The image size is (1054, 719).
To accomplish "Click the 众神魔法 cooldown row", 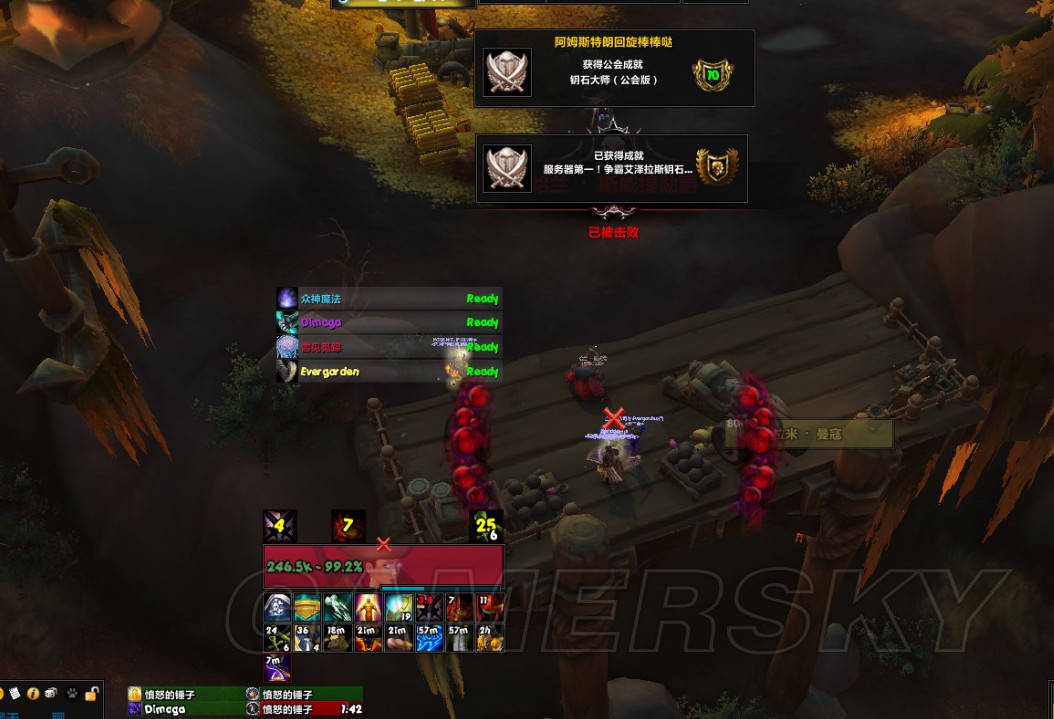I will [x=388, y=298].
